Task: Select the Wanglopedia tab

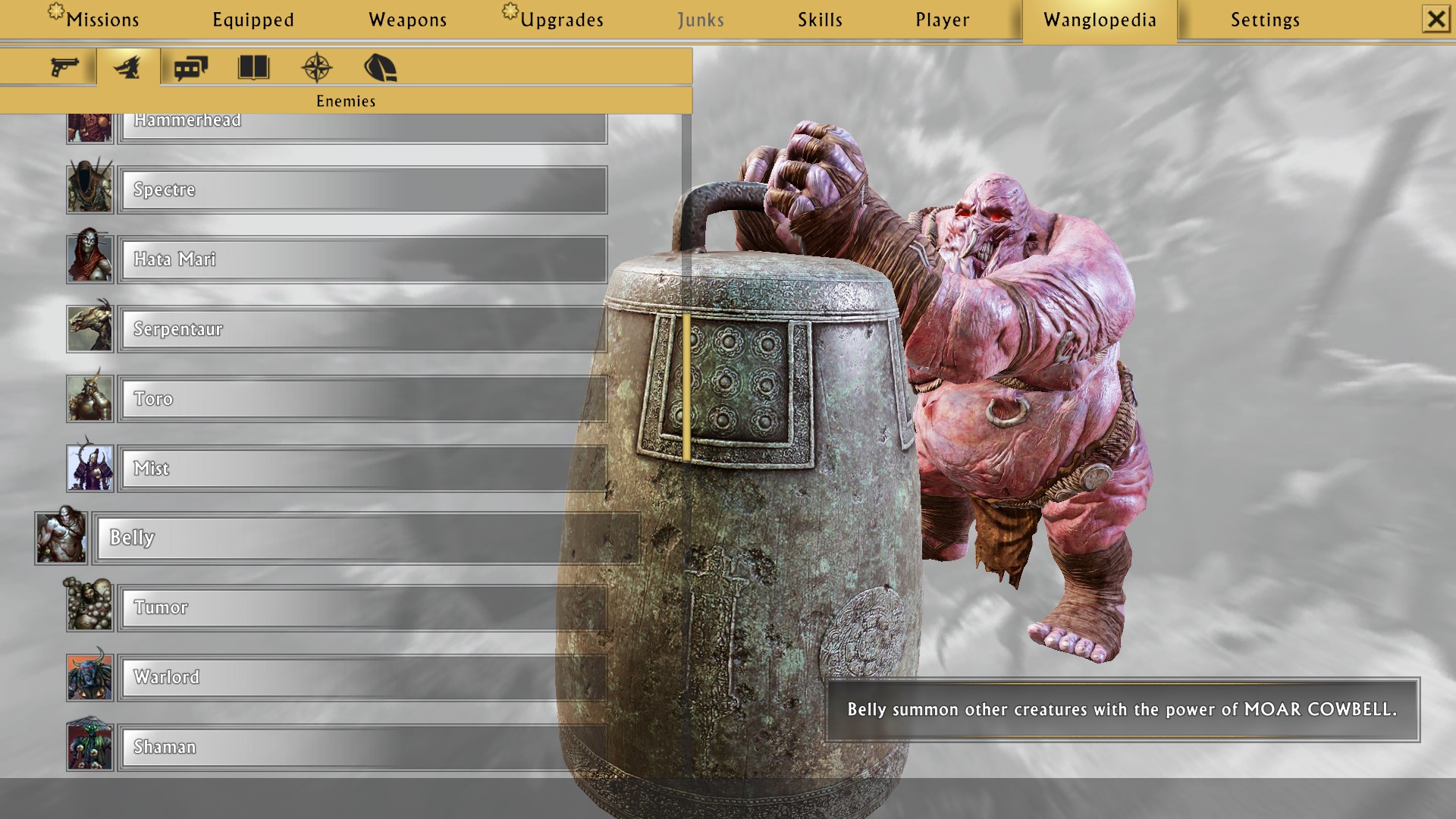Action: coord(1100,20)
